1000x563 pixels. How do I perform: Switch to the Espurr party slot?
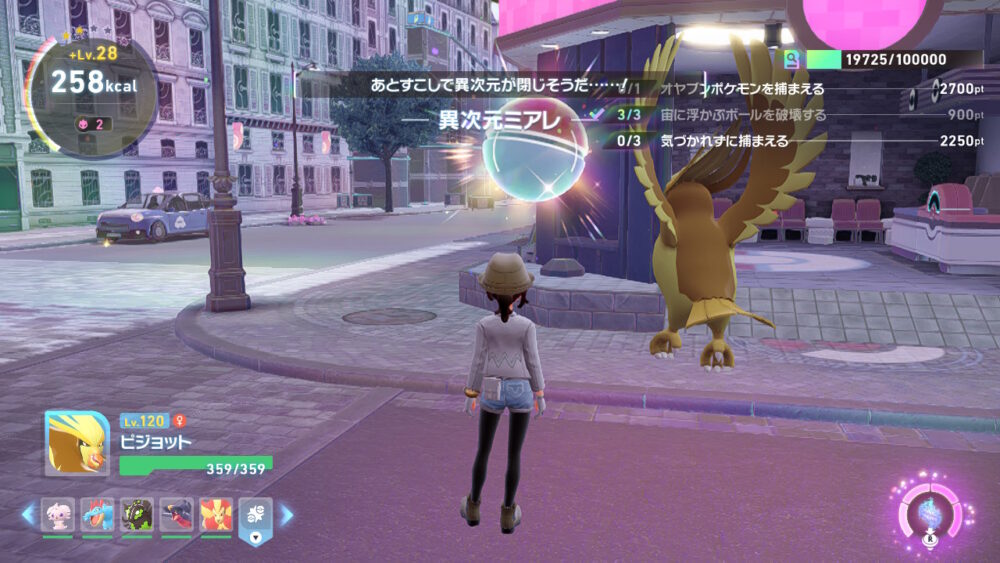[x=57, y=514]
